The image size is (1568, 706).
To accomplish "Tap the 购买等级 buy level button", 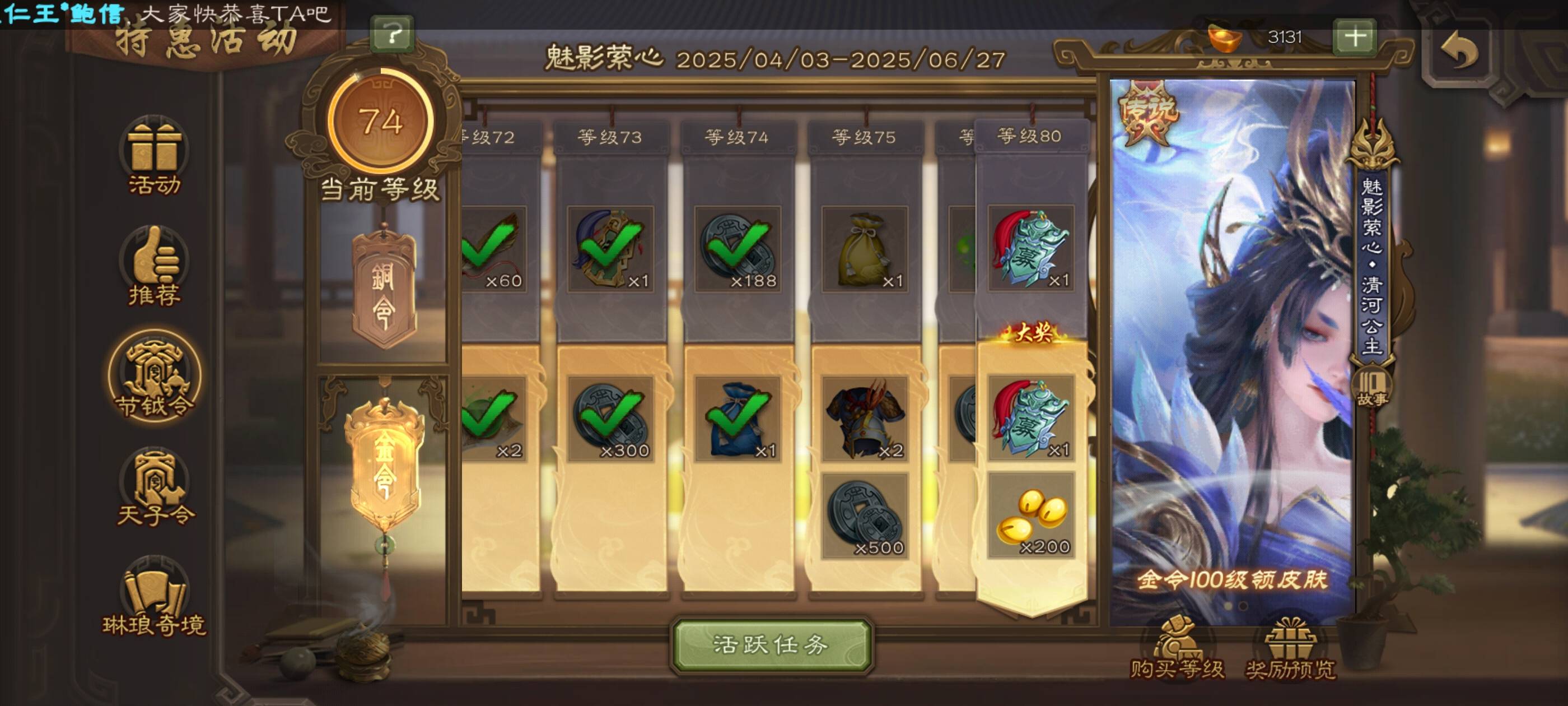I will 1176,650.
